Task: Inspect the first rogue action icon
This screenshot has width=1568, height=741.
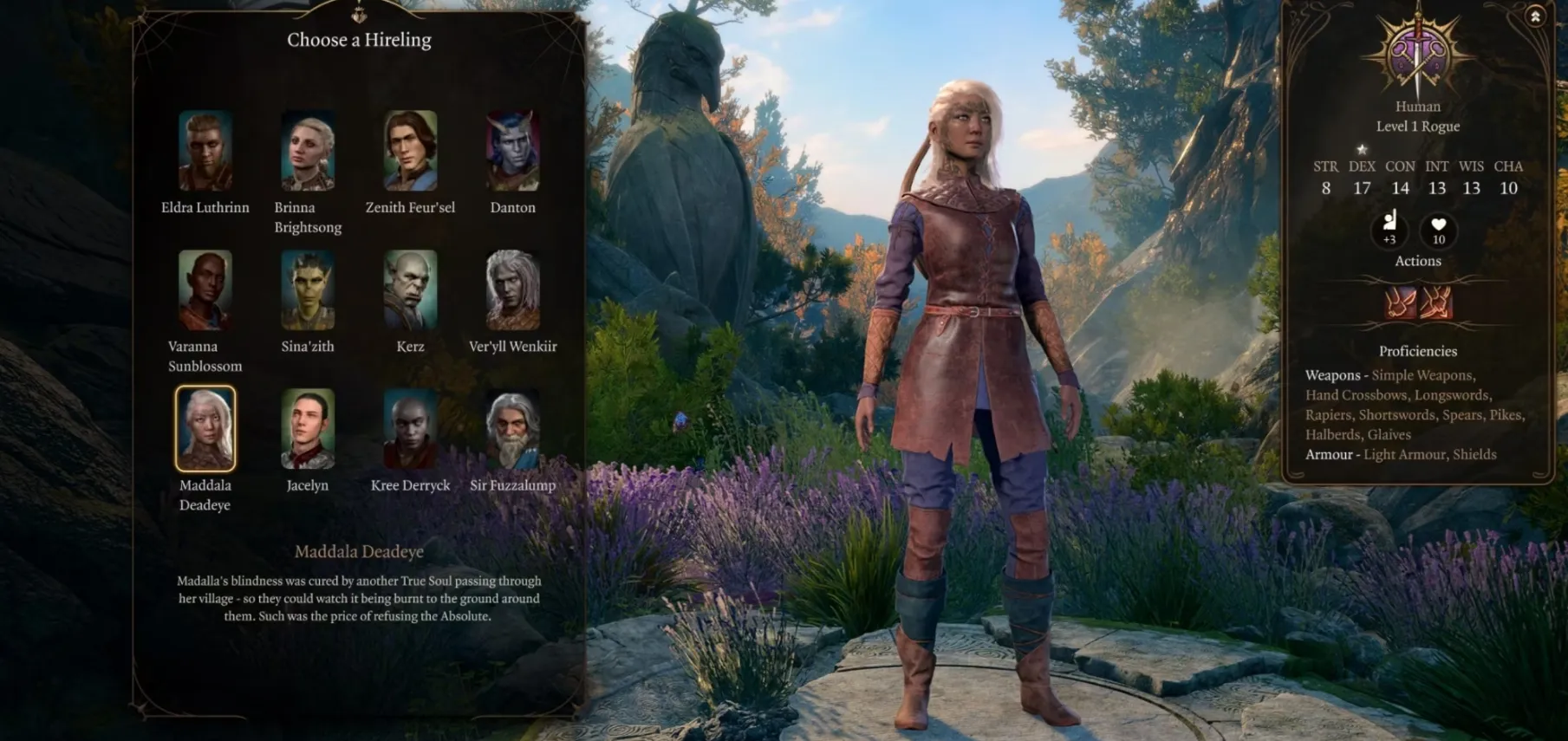Action: click(x=1400, y=303)
